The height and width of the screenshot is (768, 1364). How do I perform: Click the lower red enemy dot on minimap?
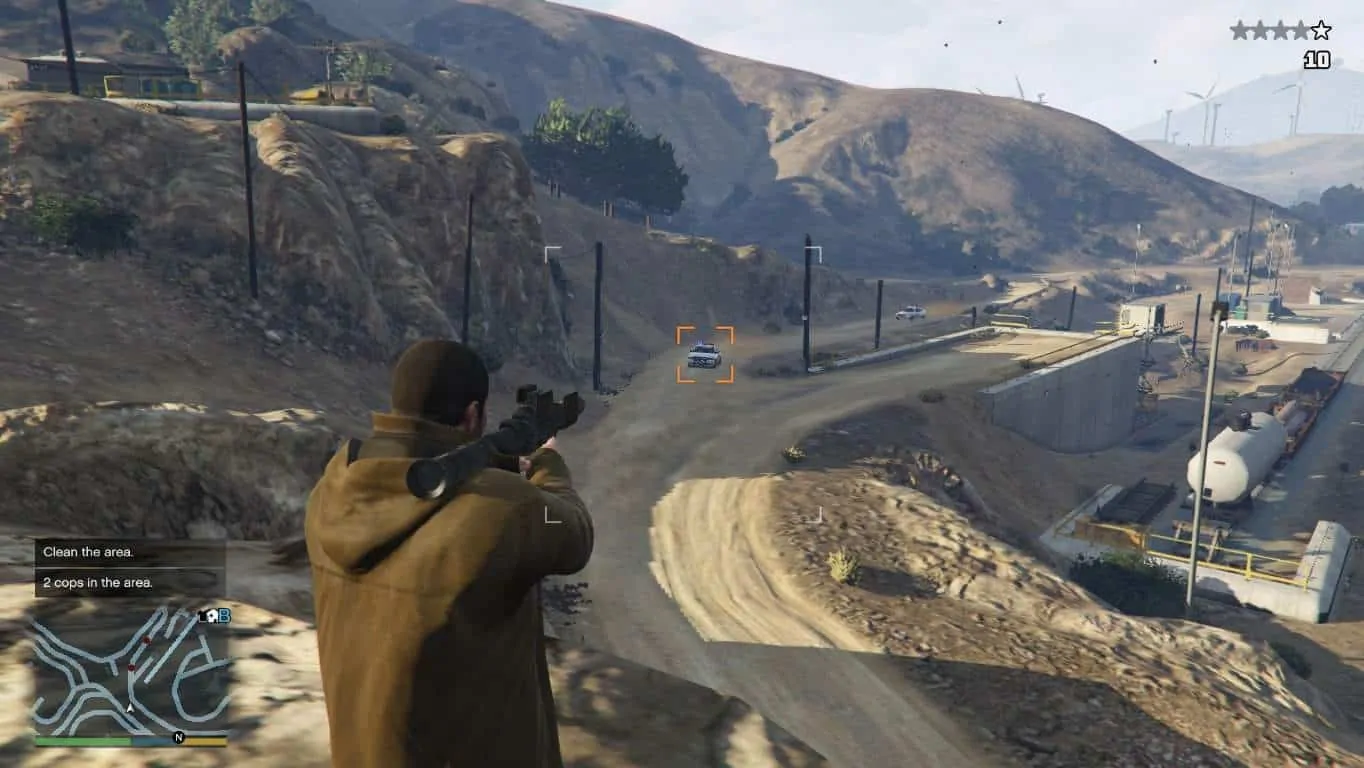tap(131, 667)
